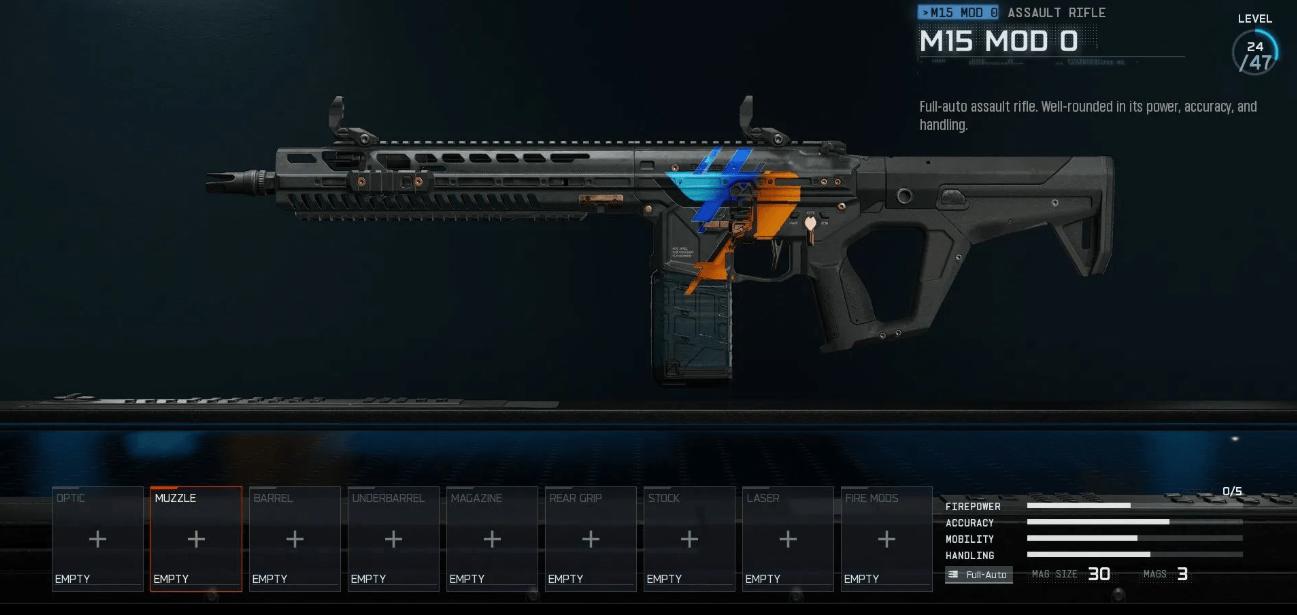Choose the Barrel attachment slot
This screenshot has width=1297, height=615.
coord(295,539)
